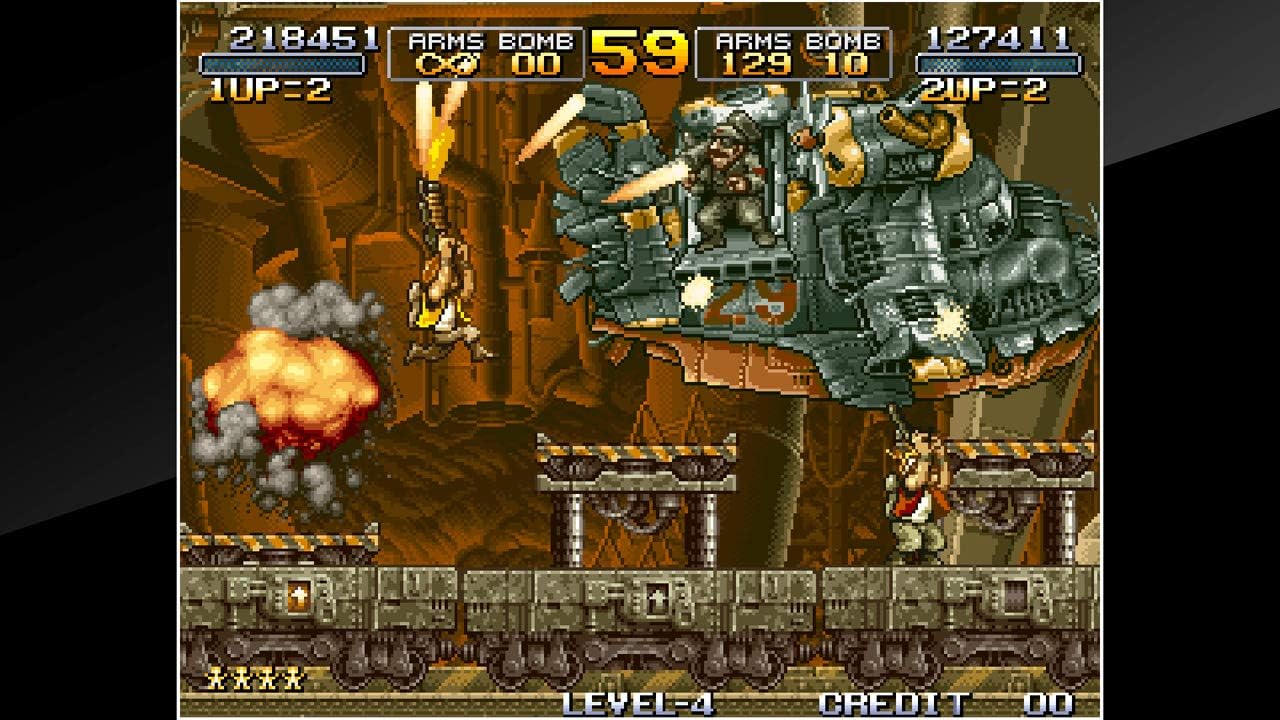
Task: Click the player 2 ARMS ammo display
Action: (x=757, y=62)
